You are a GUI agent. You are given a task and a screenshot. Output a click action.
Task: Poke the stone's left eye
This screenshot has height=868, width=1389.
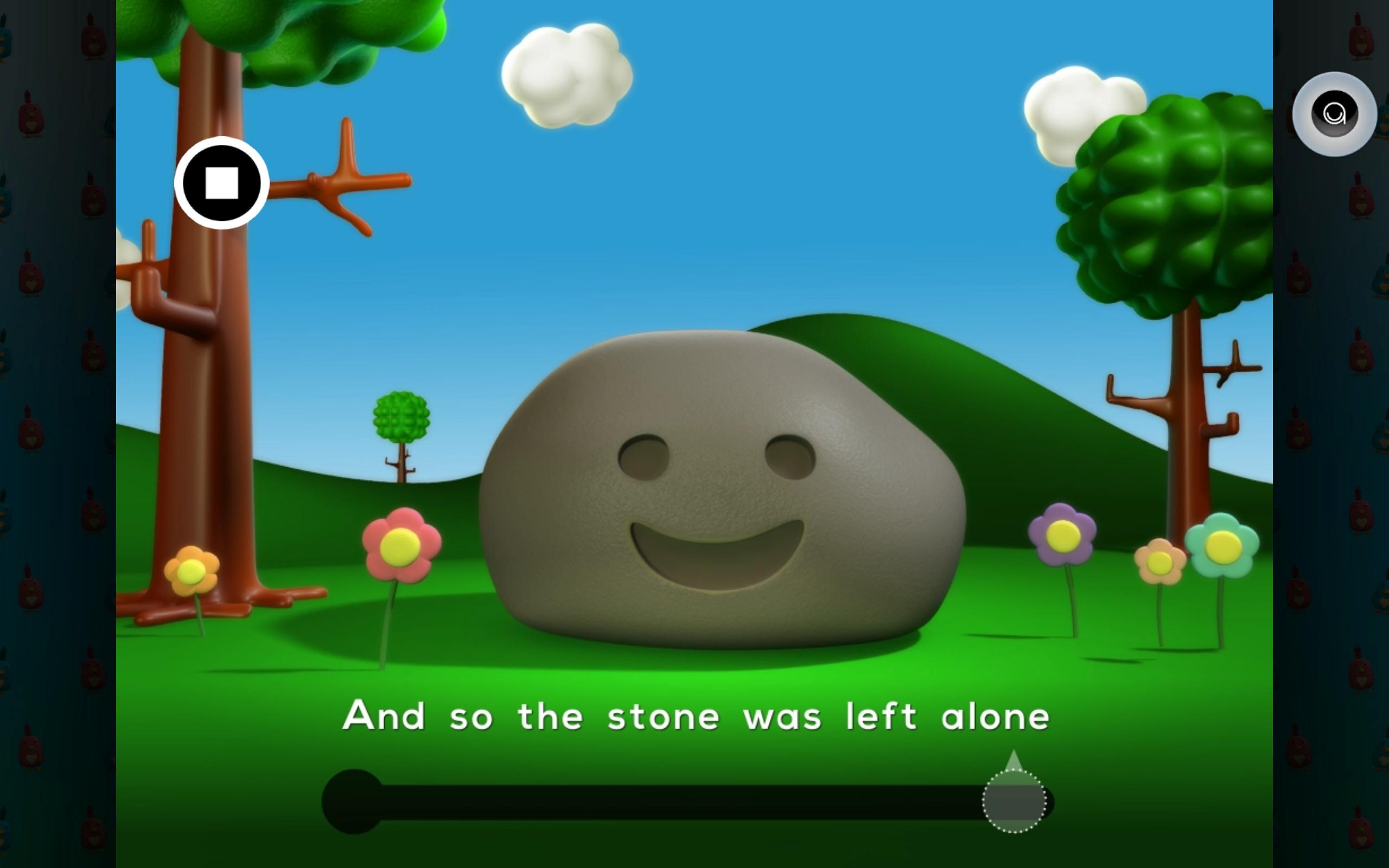tap(643, 456)
